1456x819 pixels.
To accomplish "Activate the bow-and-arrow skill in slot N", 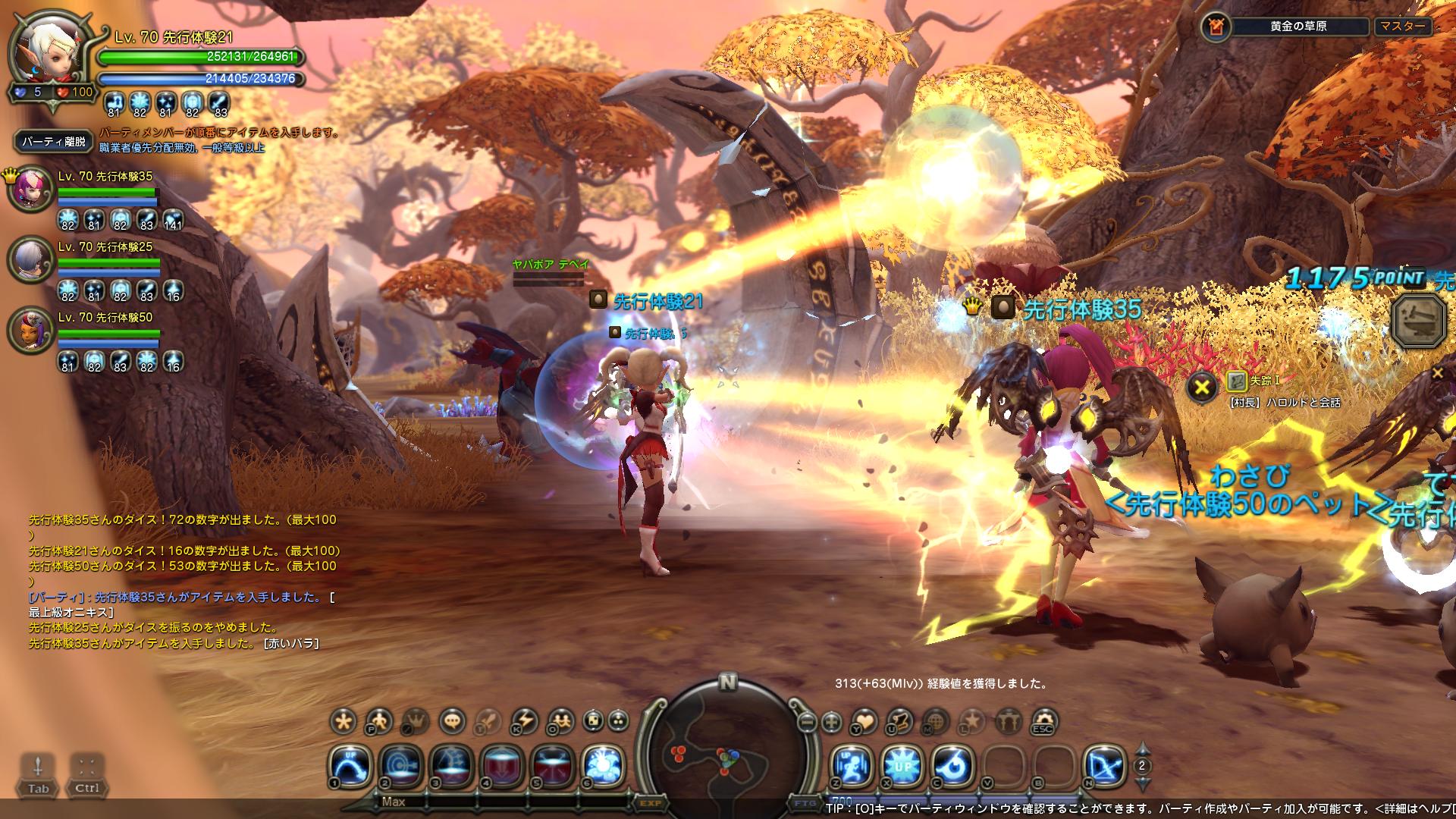I will pos(1103,765).
